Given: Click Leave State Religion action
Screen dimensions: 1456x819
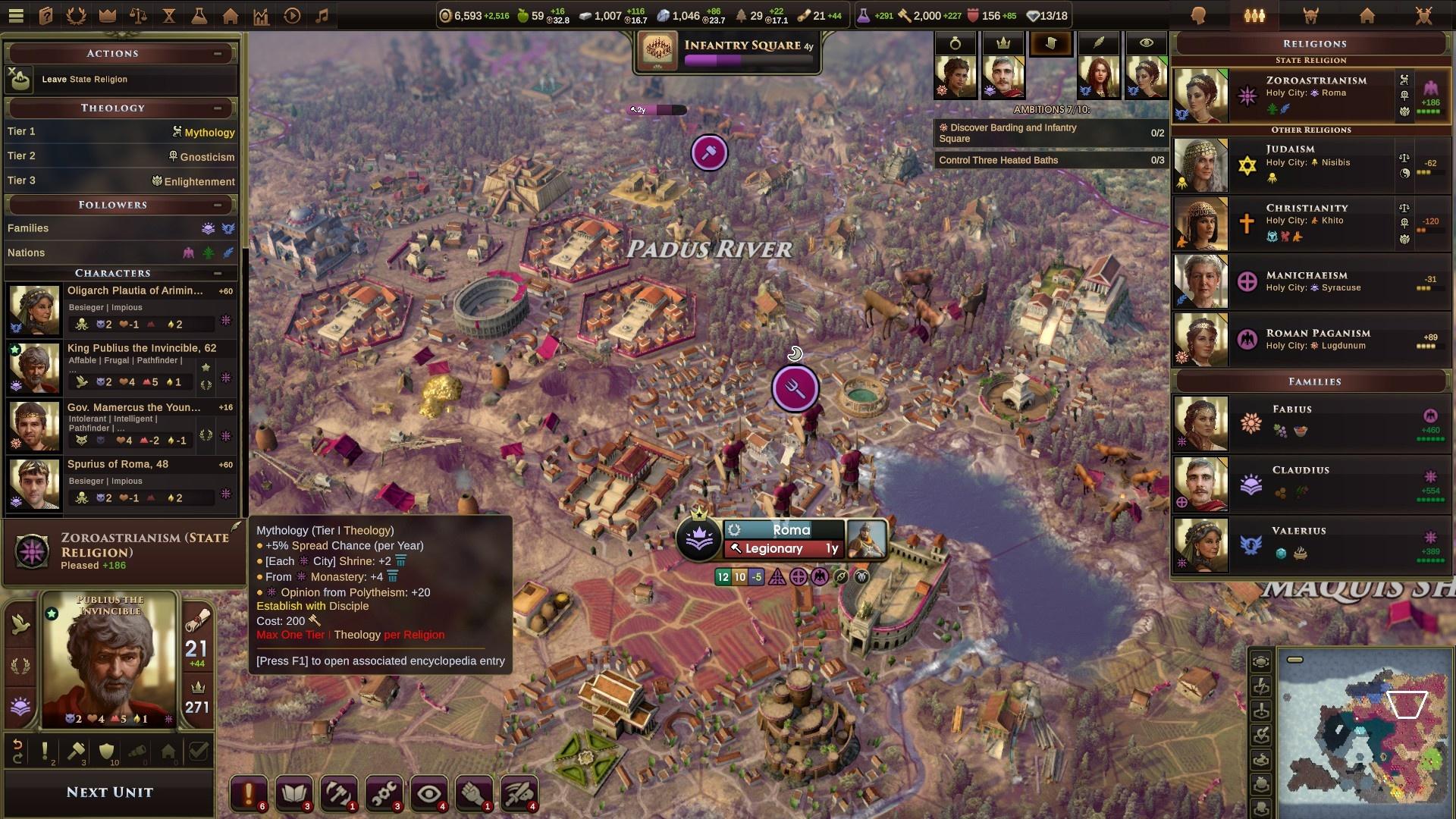Looking at the screenshot, I should [84, 79].
